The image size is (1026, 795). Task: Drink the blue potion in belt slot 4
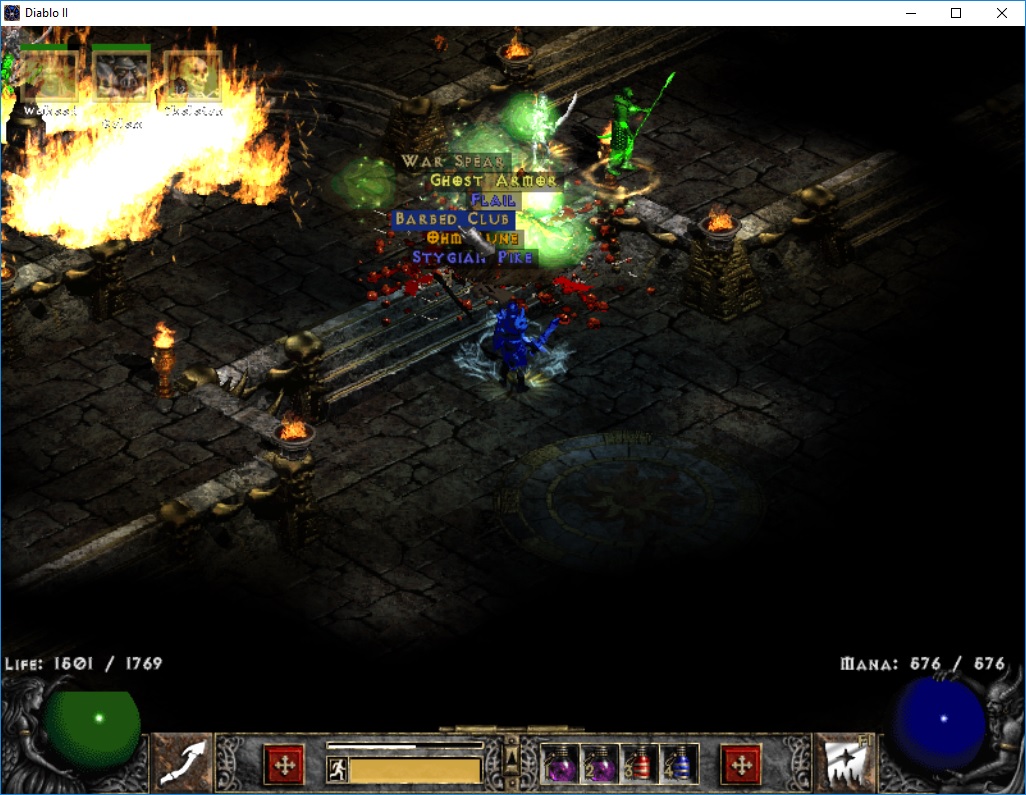point(679,765)
